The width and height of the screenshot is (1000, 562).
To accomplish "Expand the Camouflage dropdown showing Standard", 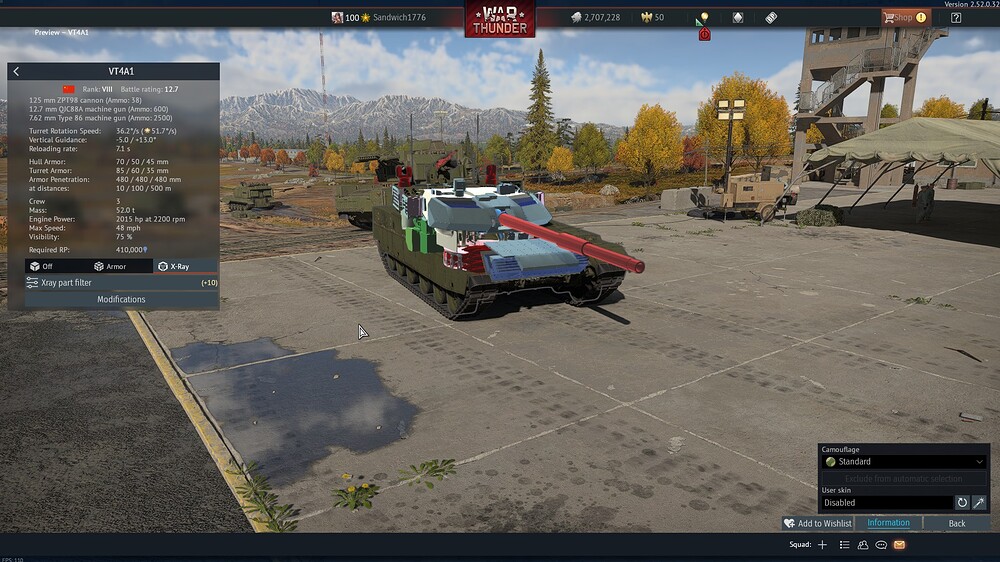I will [904, 462].
